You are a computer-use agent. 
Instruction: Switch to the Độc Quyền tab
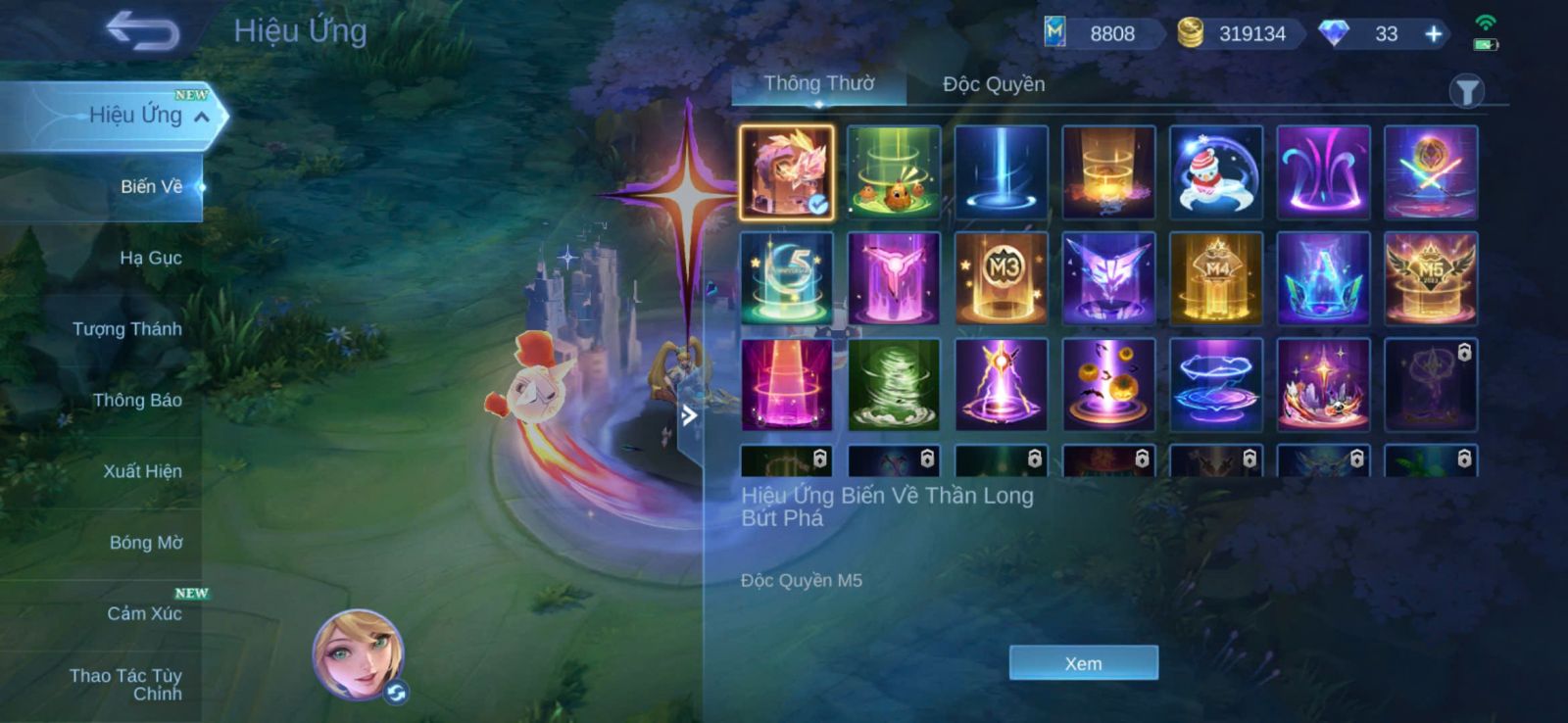pyautogui.click(x=993, y=84)
